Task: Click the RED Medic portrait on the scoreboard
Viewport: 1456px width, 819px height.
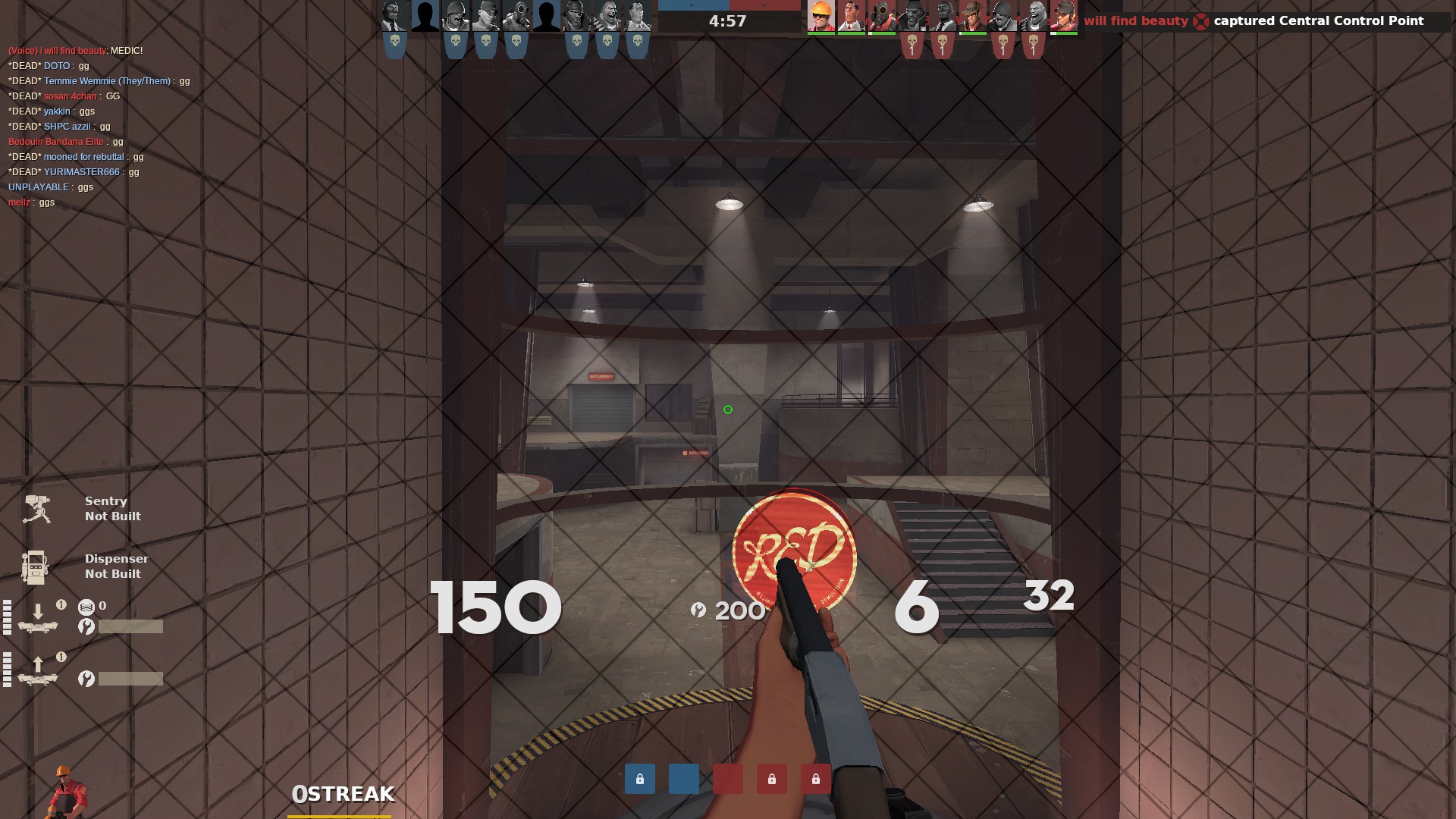Action: [x=851, y=16]
